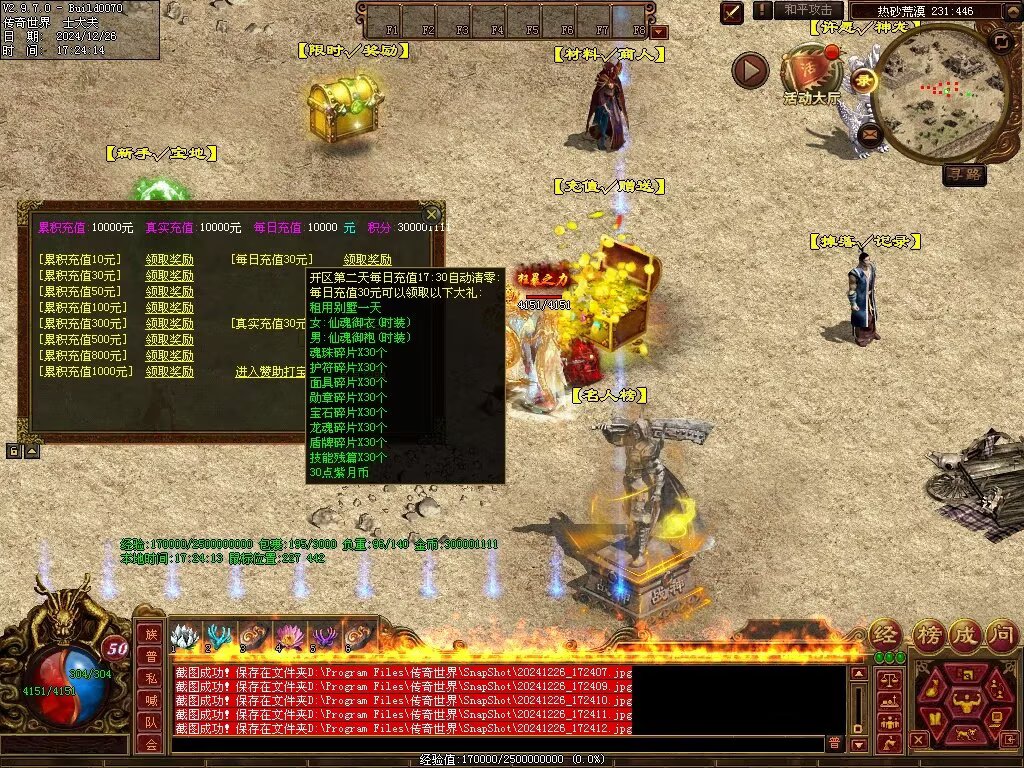Select the white lotus in slot 1
Screen dimensions: 1024x768
(x=184, y=637)
